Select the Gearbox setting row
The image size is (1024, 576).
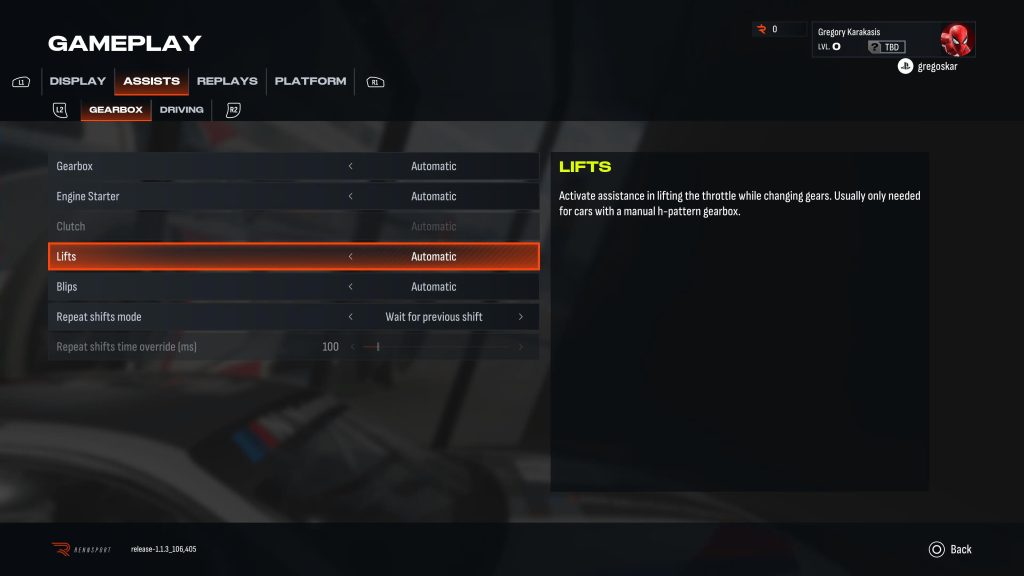200,166
